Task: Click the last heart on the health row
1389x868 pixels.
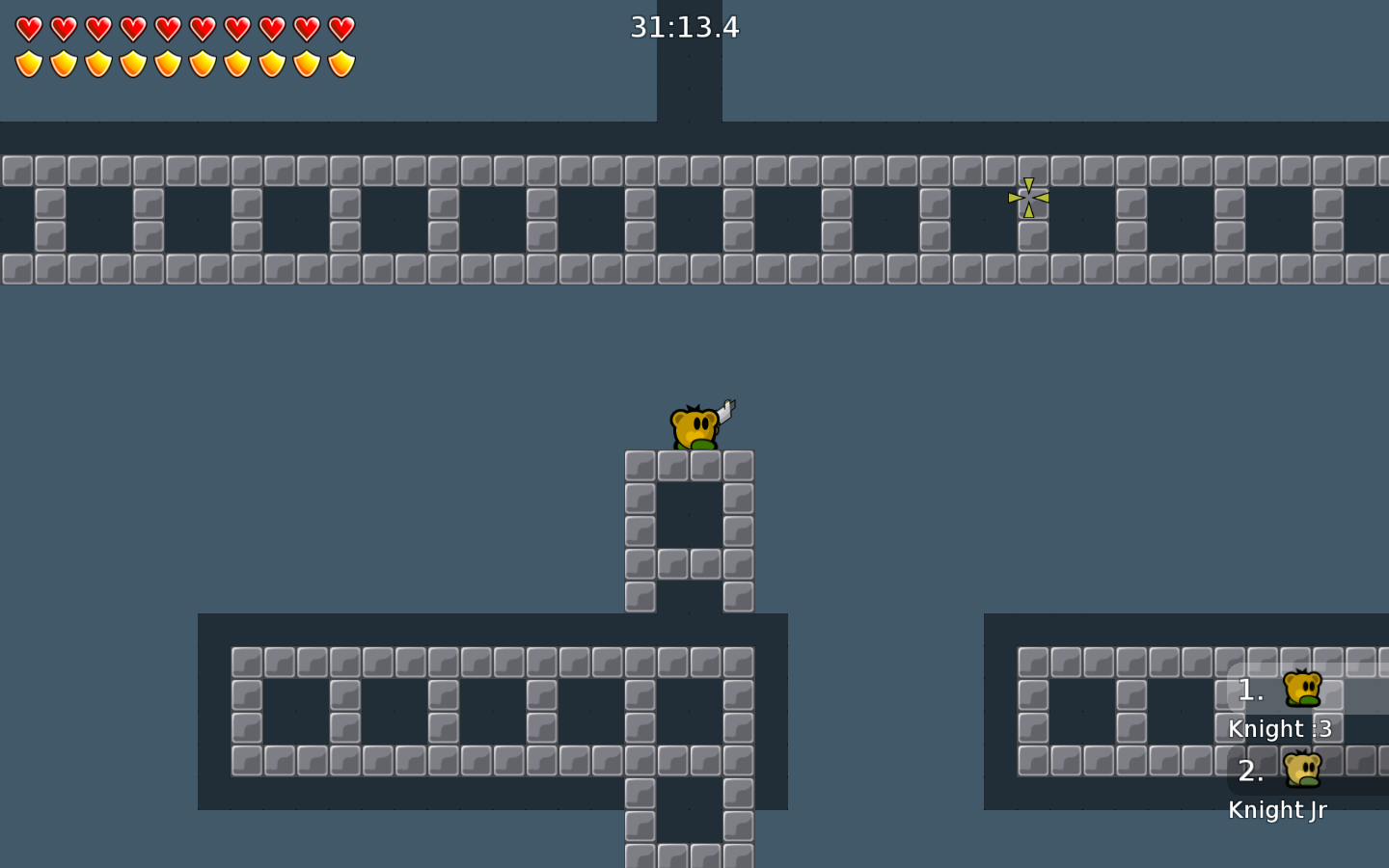Action: (x=340, y=27)
